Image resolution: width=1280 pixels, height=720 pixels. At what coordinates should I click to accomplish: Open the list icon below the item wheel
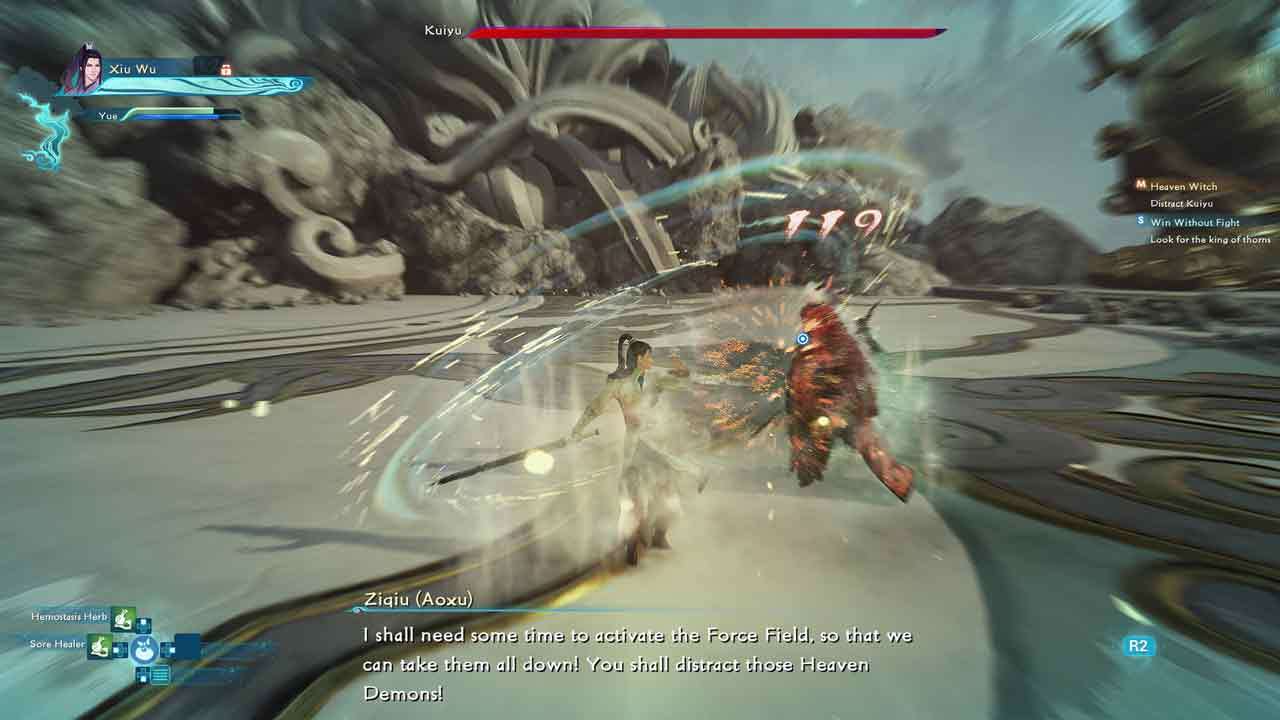159,675
